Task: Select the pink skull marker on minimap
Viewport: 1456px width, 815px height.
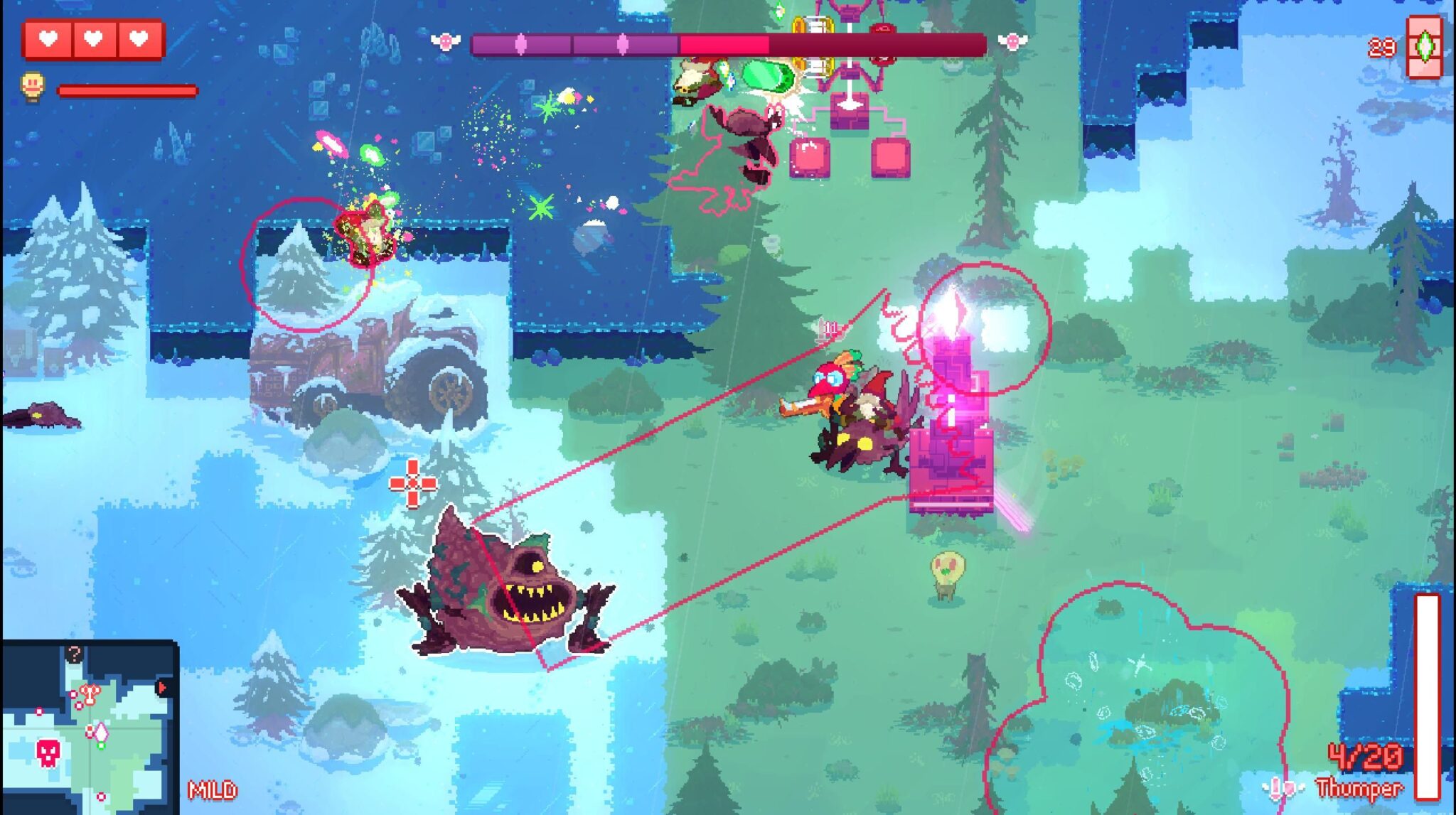Action: click(x=48, y=752)
